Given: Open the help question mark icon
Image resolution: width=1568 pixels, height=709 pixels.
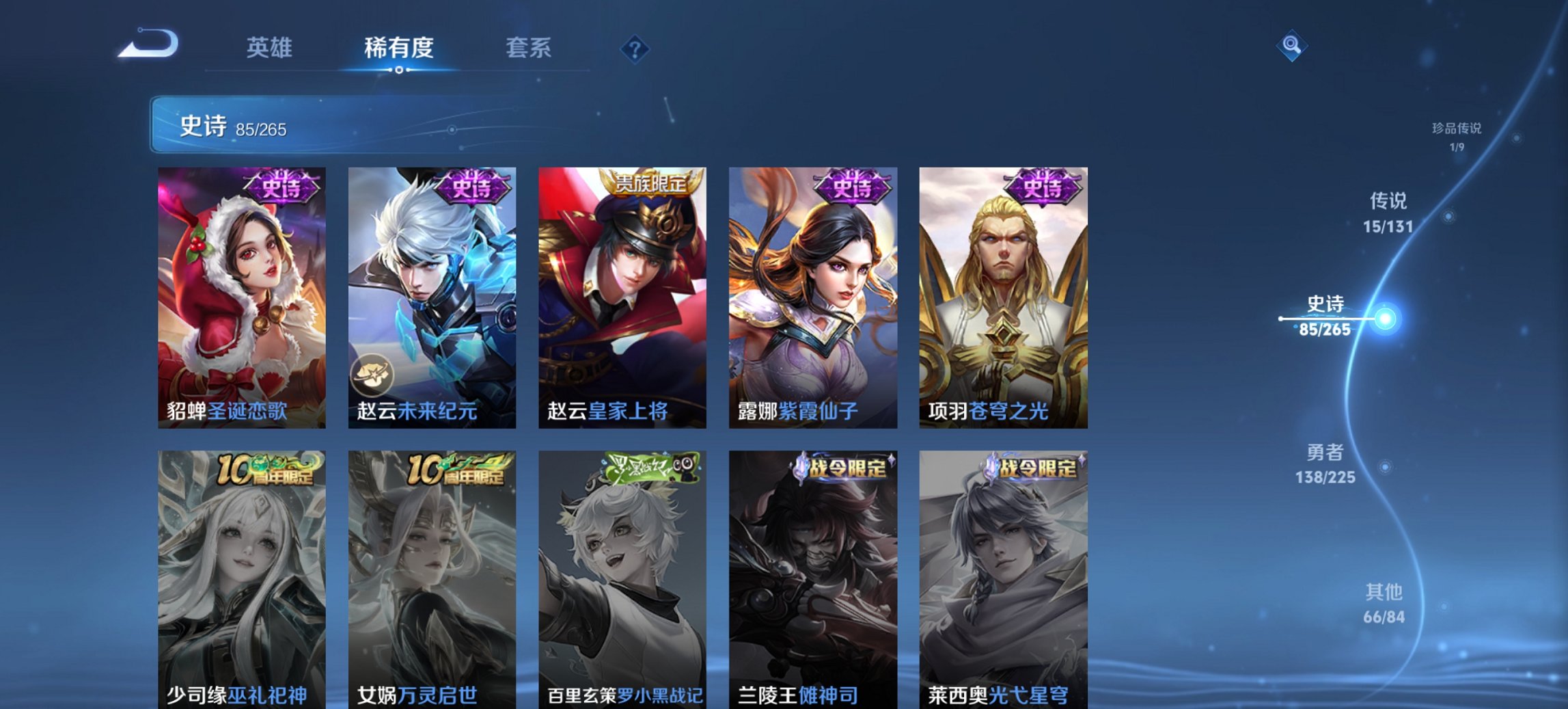Looking at the screenshot, I should click(x=635, y=49).
